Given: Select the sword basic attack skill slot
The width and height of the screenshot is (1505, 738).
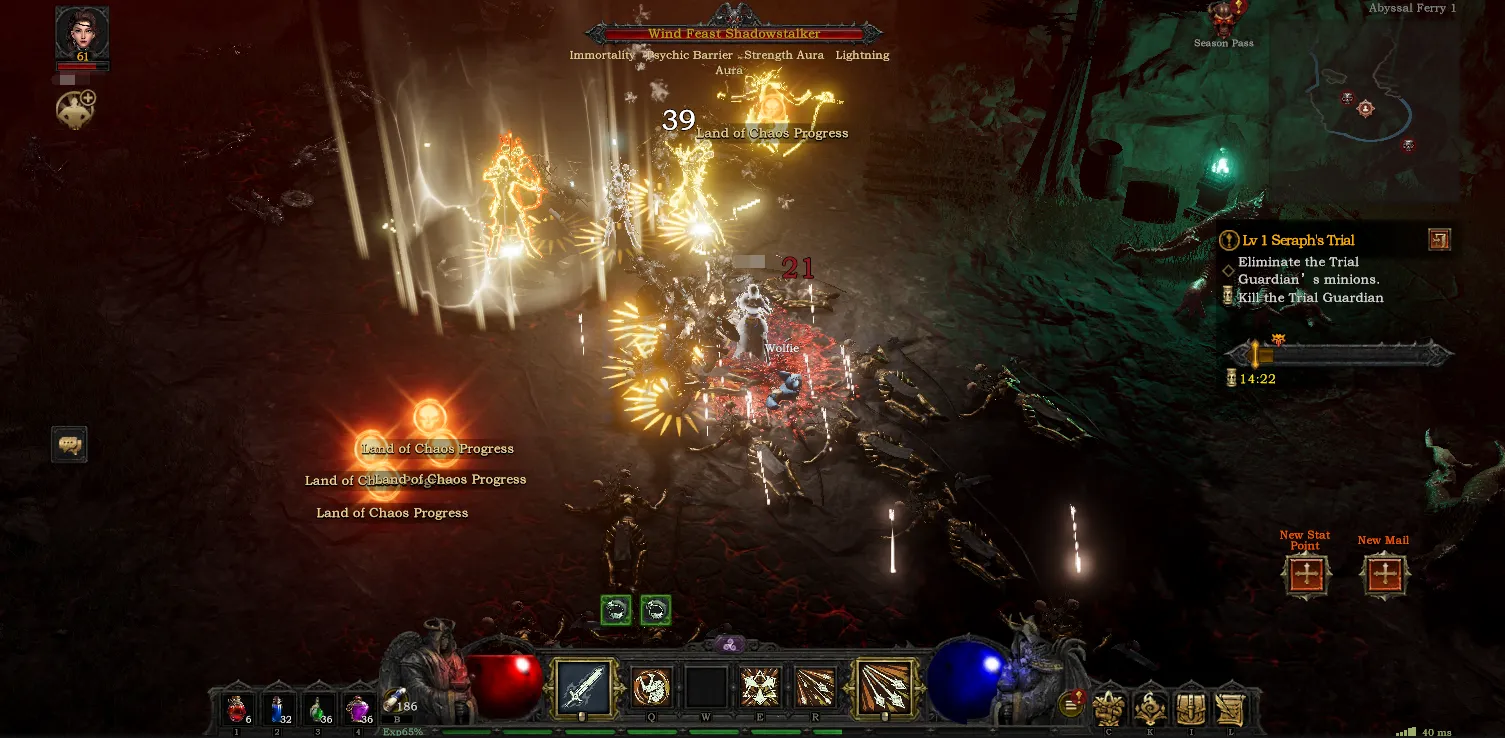Looking at the screenshot, I should pyautogui.click(x=581, y=688).
